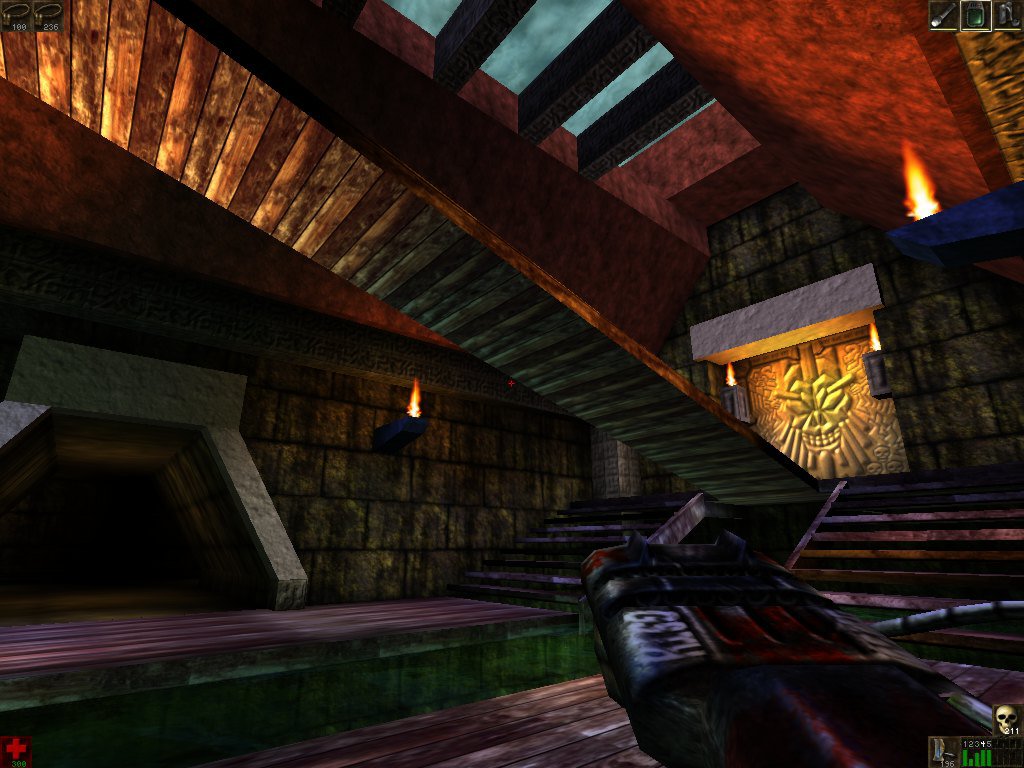
Task: Switch to weapon slot 4
Action: pyautogui.click(x=985, y=743)
